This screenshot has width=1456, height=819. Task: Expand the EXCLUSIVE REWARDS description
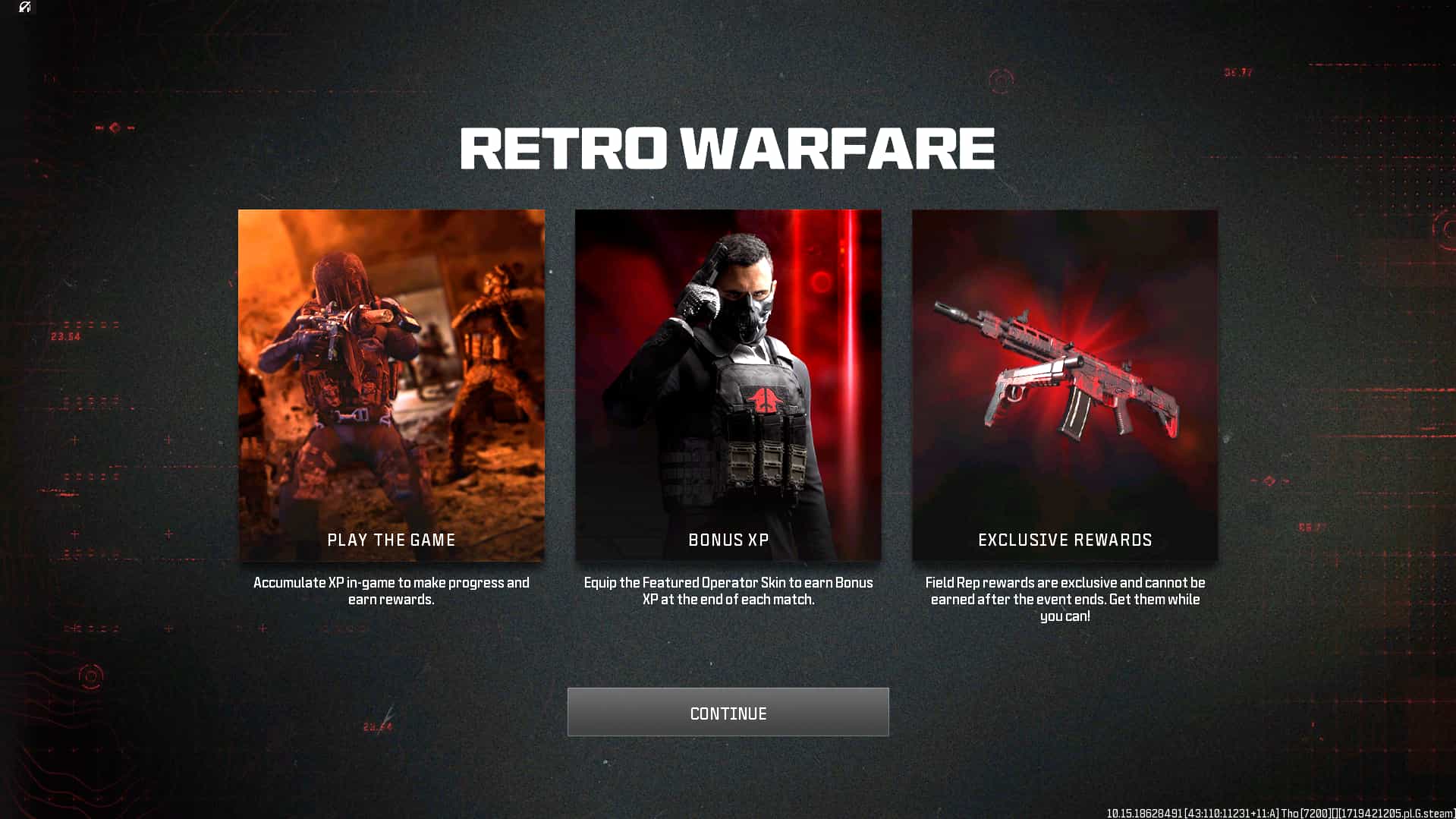(x=1064, y=599)
